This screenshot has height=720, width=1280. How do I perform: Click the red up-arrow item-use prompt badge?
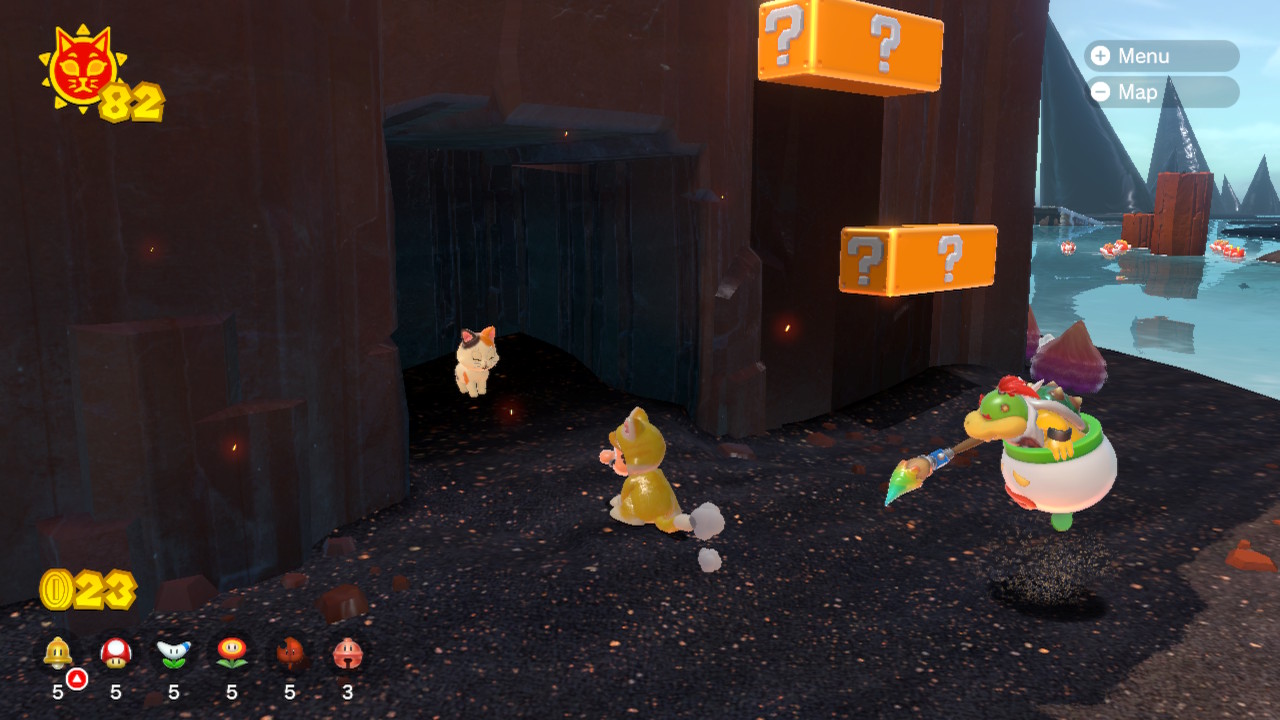[78, 678]
